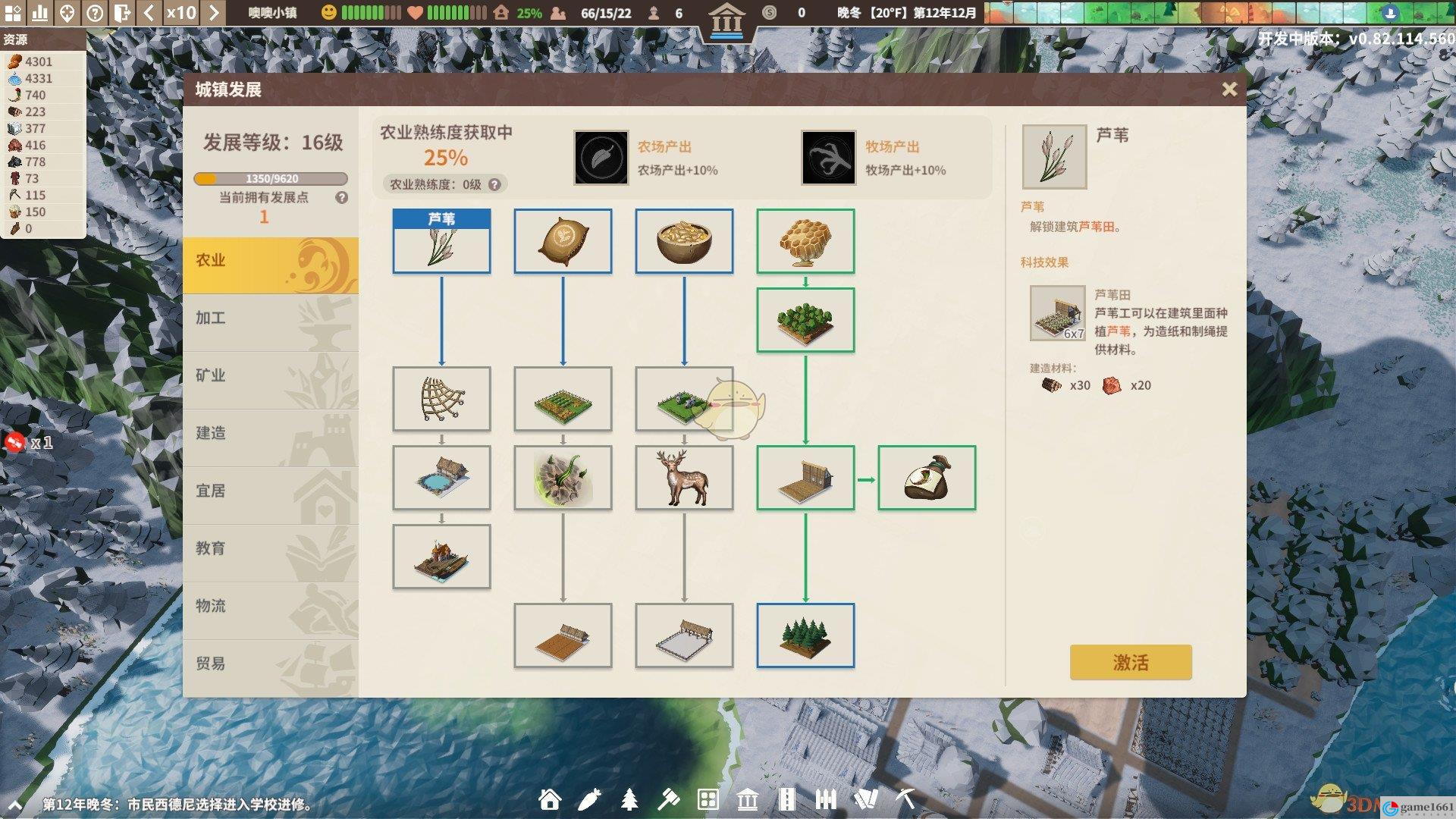Close the town development window
Viewport: 1456px width, 819px height.
pos(1229,89)
